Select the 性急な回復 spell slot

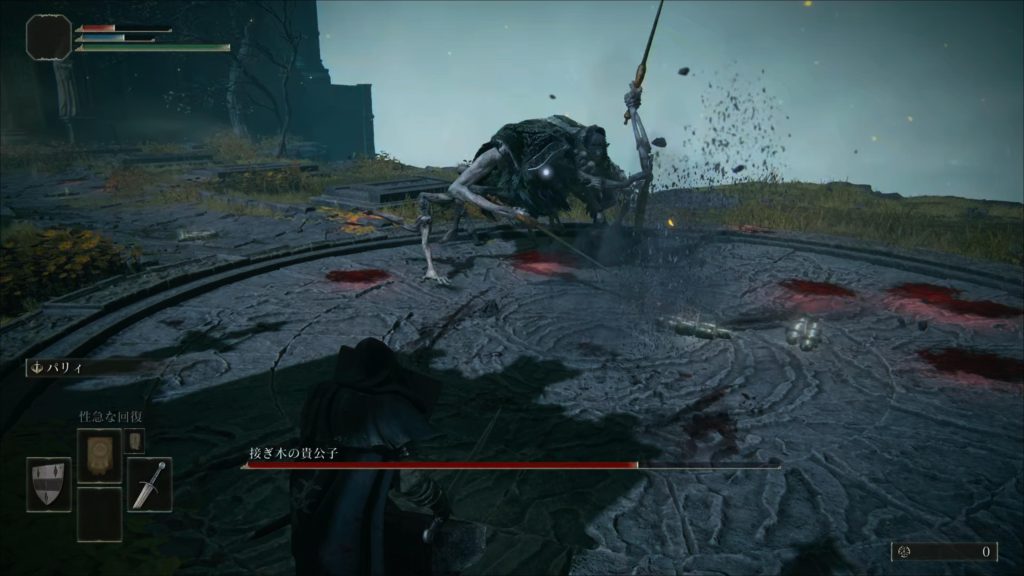pos(99,456)
